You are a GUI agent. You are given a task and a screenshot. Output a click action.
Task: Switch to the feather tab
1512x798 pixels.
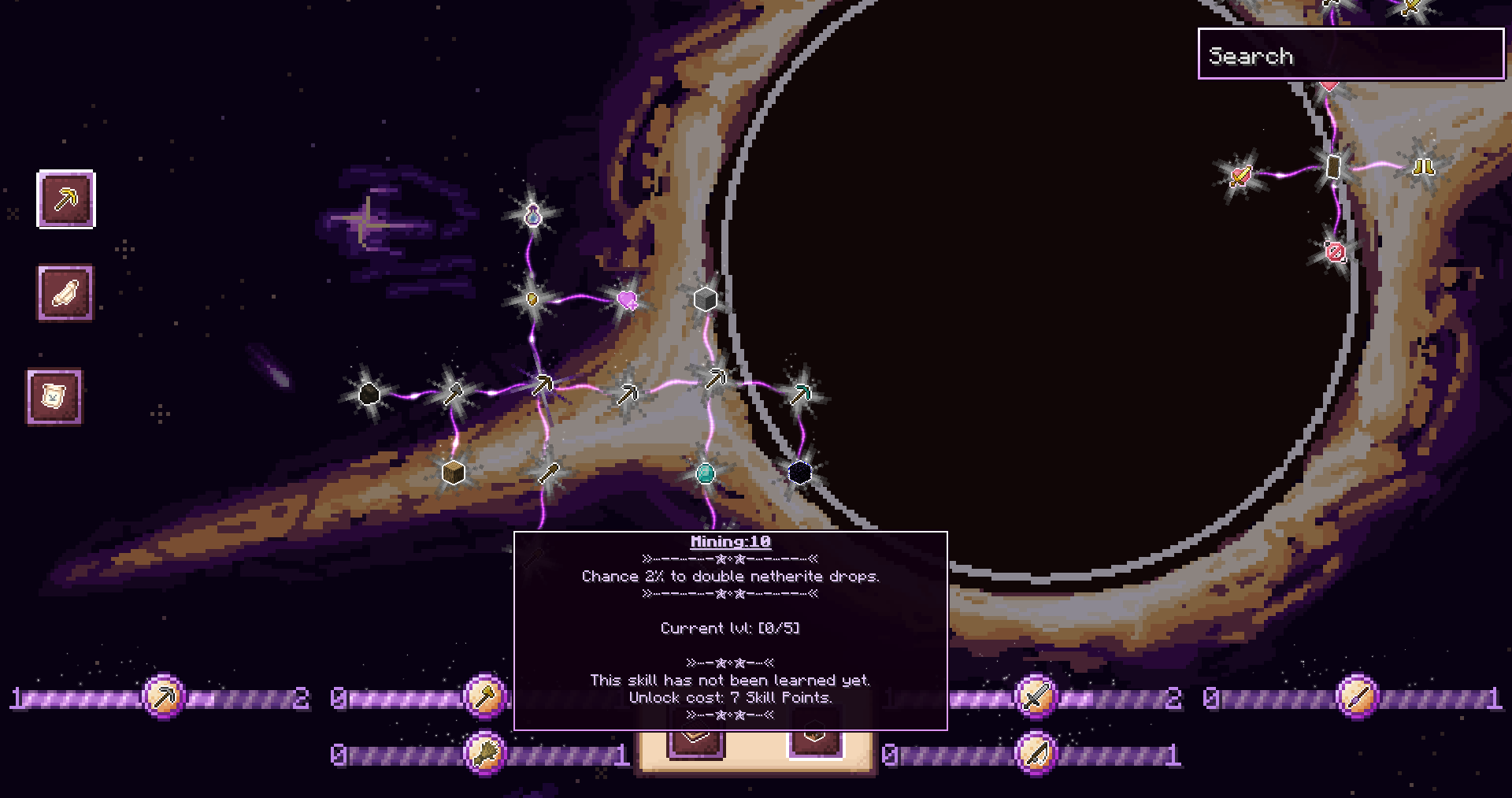[65, 293]
